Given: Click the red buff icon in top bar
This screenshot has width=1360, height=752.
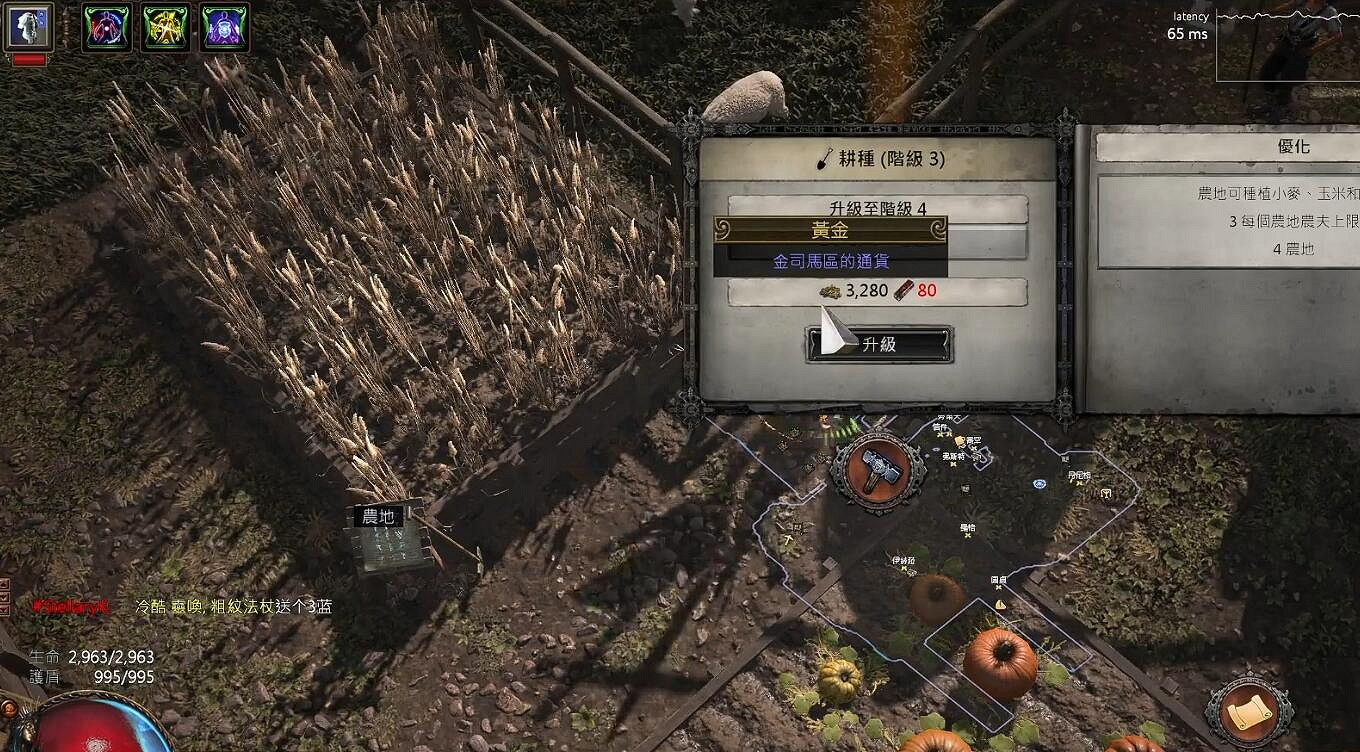Looking at the screenshot, I should [x=105, y=27].
